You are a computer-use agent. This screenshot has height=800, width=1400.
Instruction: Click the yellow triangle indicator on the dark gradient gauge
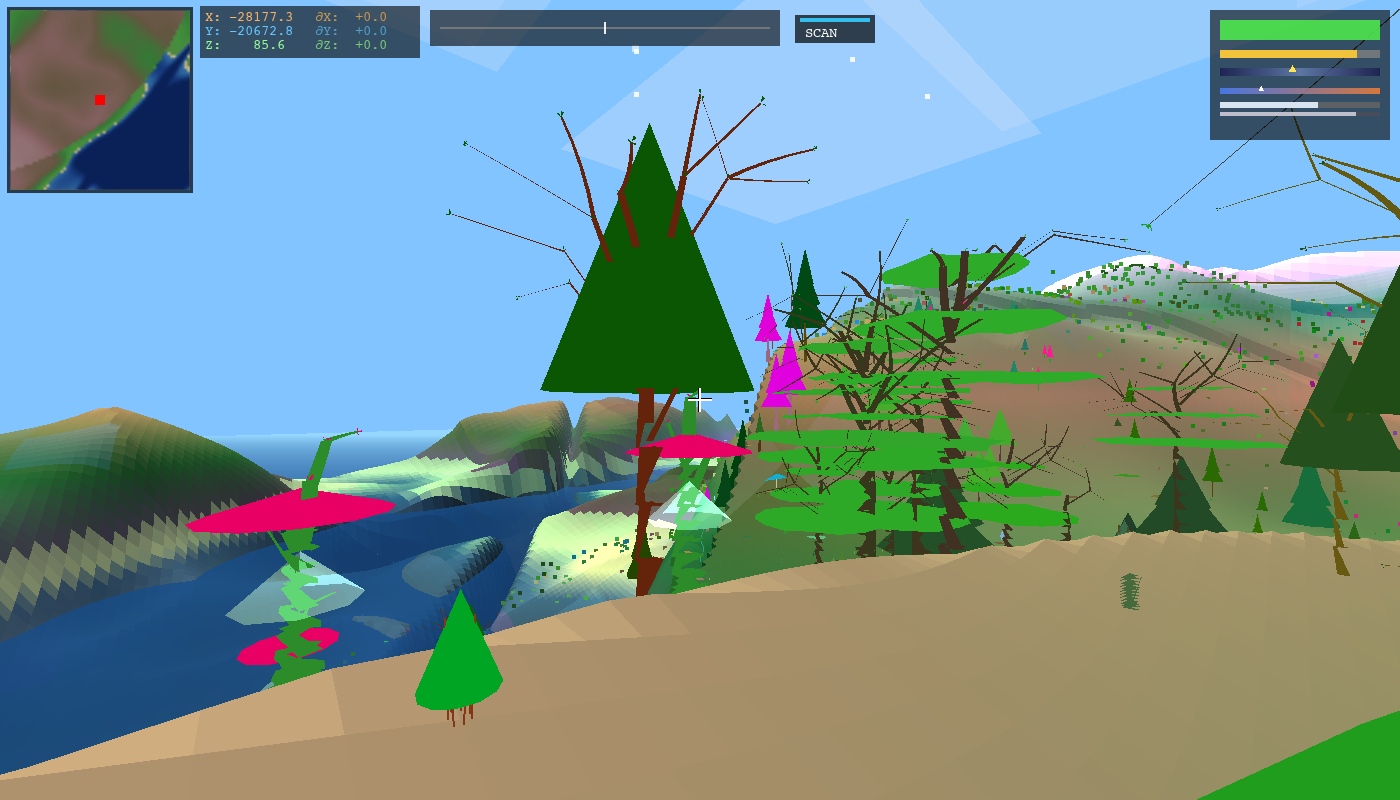pos(1292,68)
